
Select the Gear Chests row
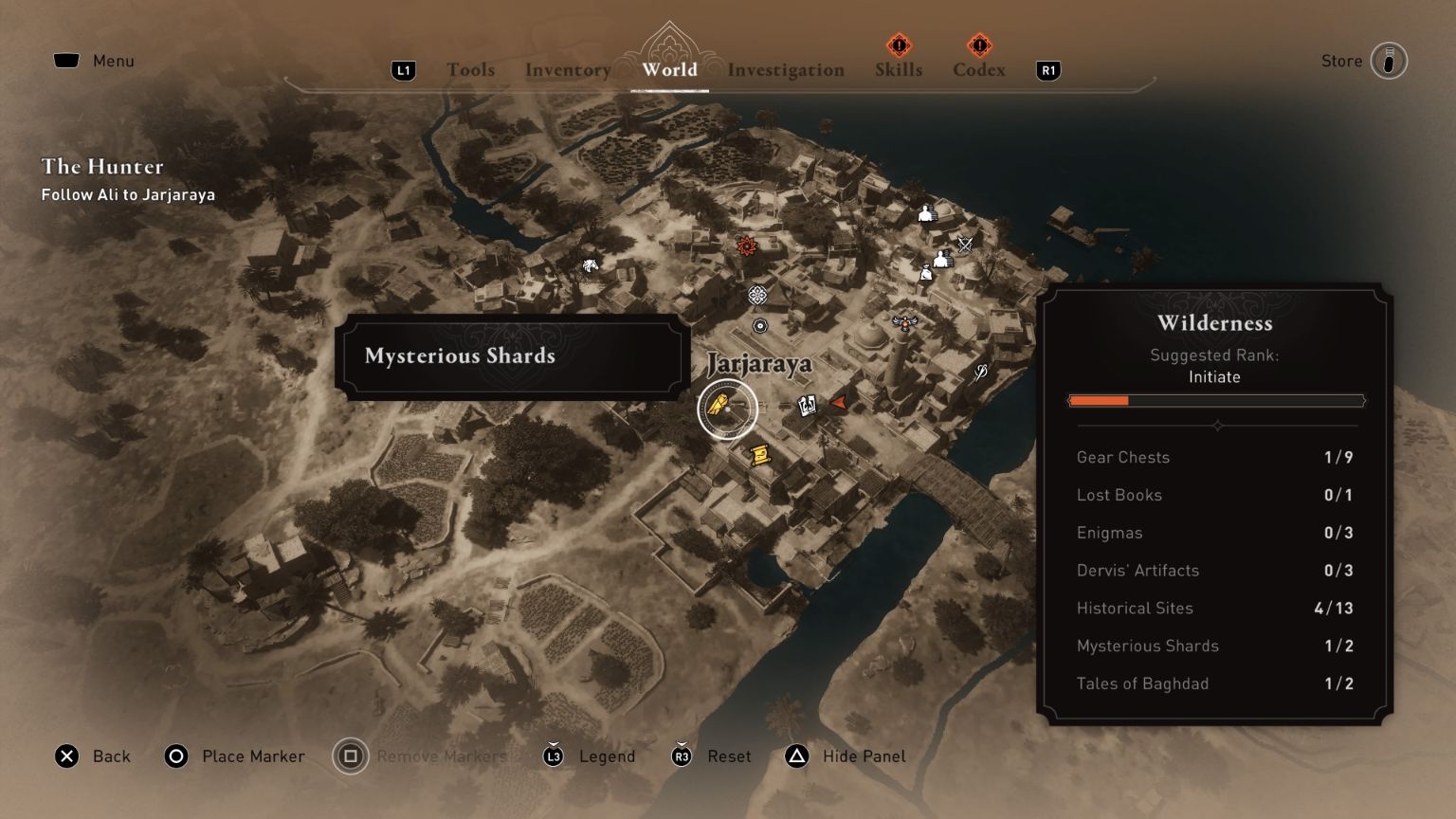coord(1214,457)
